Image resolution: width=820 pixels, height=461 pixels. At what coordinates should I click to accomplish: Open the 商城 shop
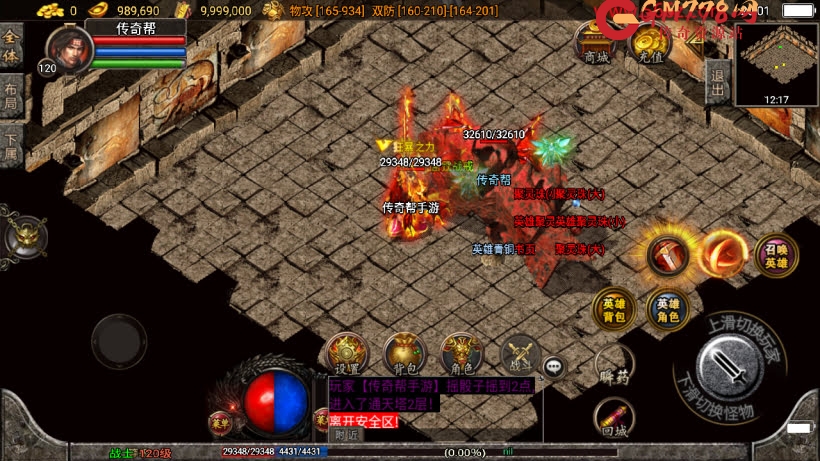coord(596,44)
